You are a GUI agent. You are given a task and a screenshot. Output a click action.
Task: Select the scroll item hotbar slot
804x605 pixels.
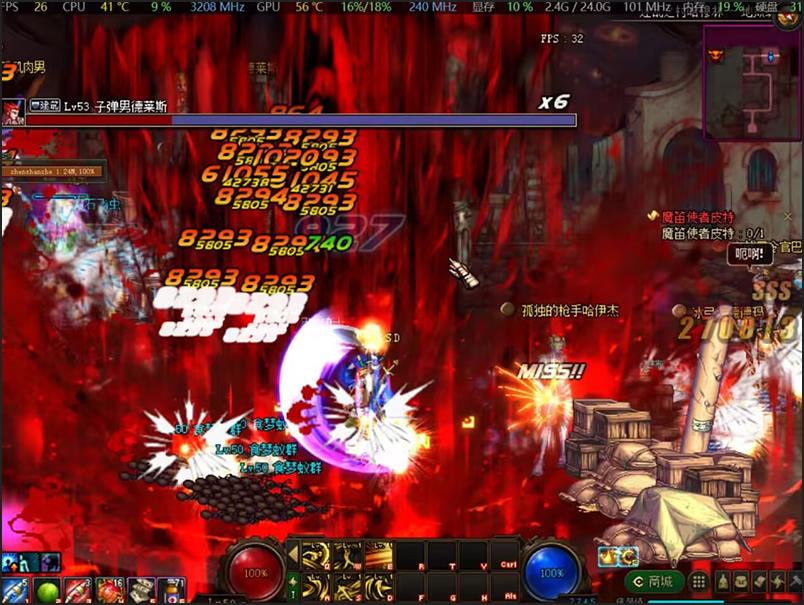pos(140,590)
